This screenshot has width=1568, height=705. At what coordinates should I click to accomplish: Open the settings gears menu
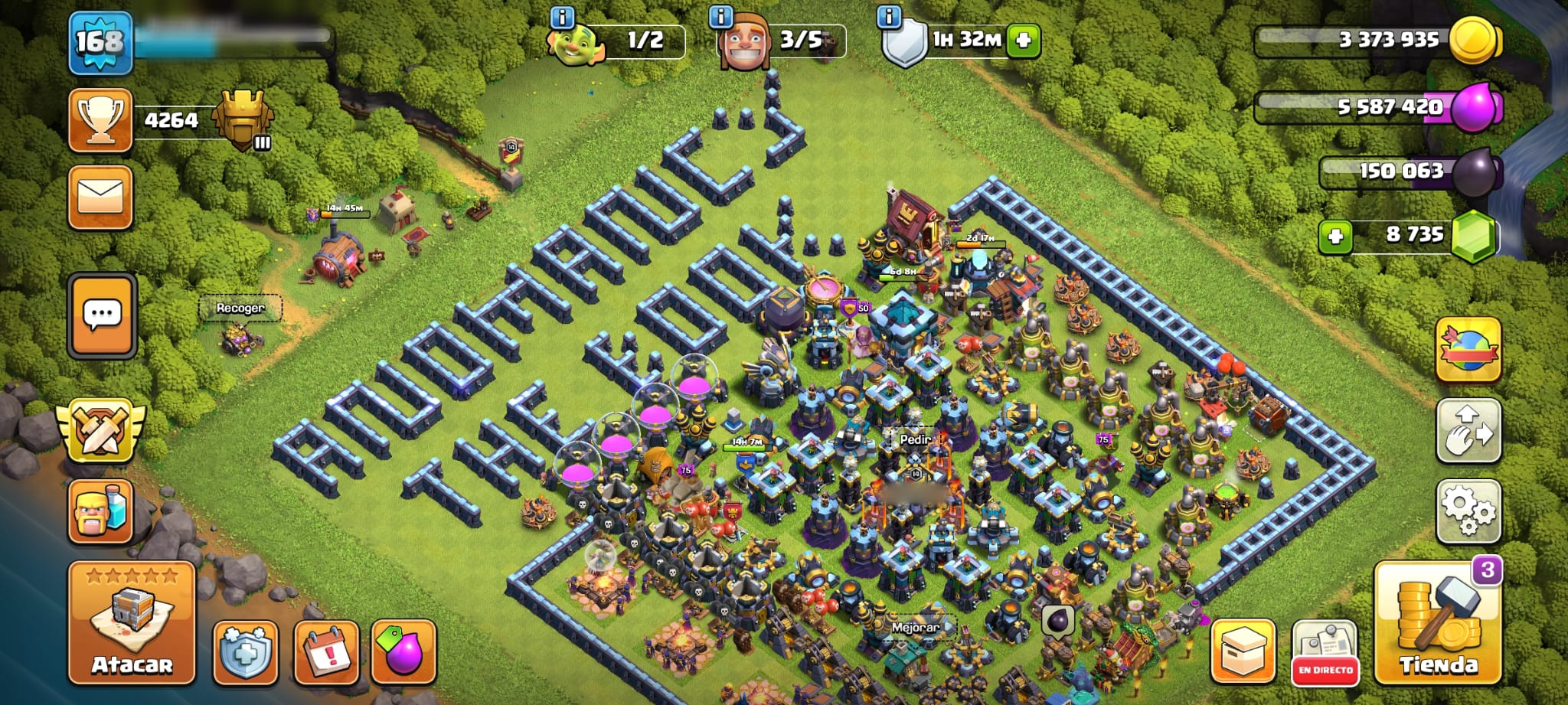tap(1468, 511)
